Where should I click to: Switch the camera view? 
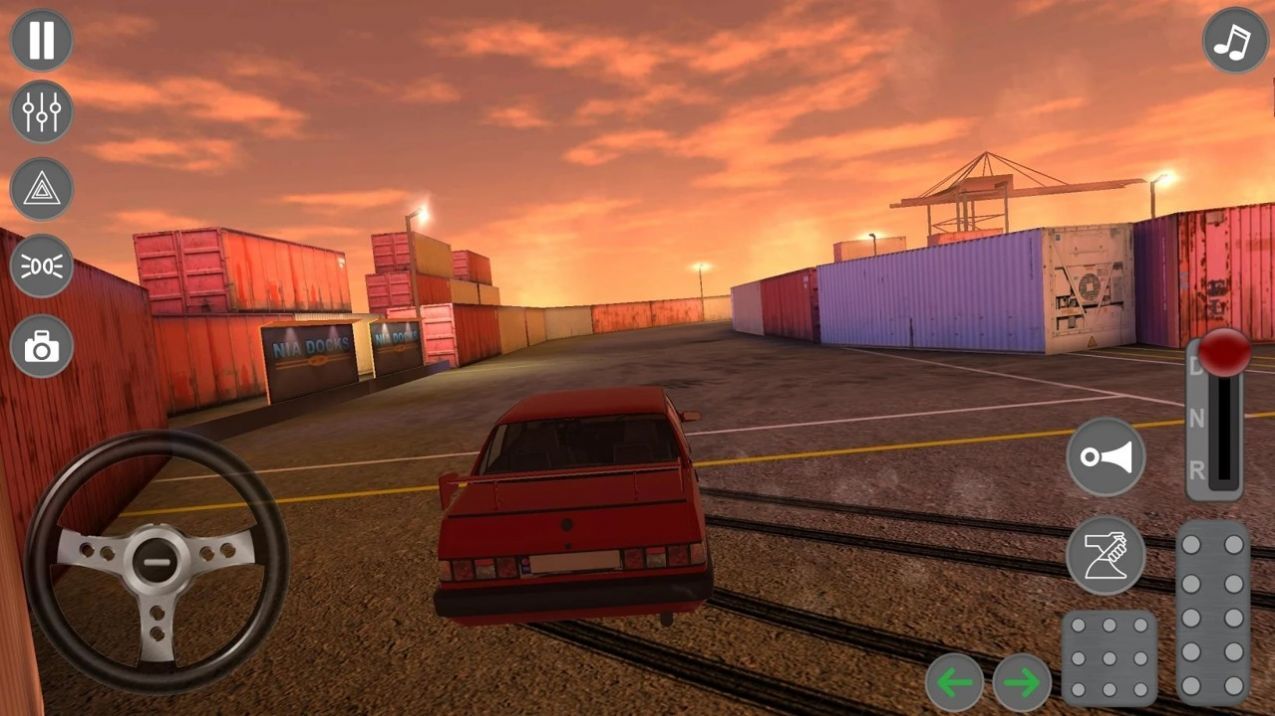click(x=41, y=346)
